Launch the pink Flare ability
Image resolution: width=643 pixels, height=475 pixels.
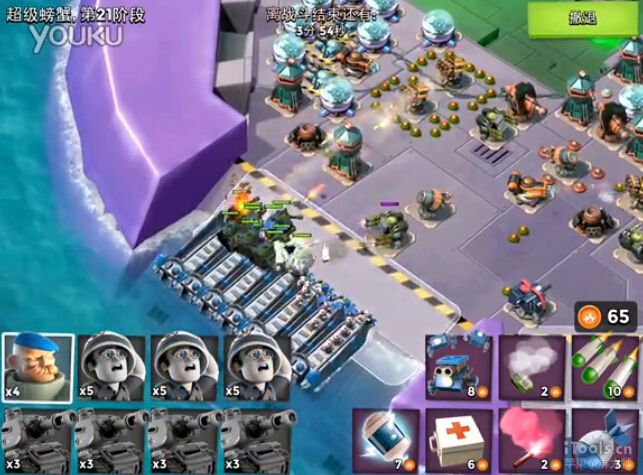(531, 440)
